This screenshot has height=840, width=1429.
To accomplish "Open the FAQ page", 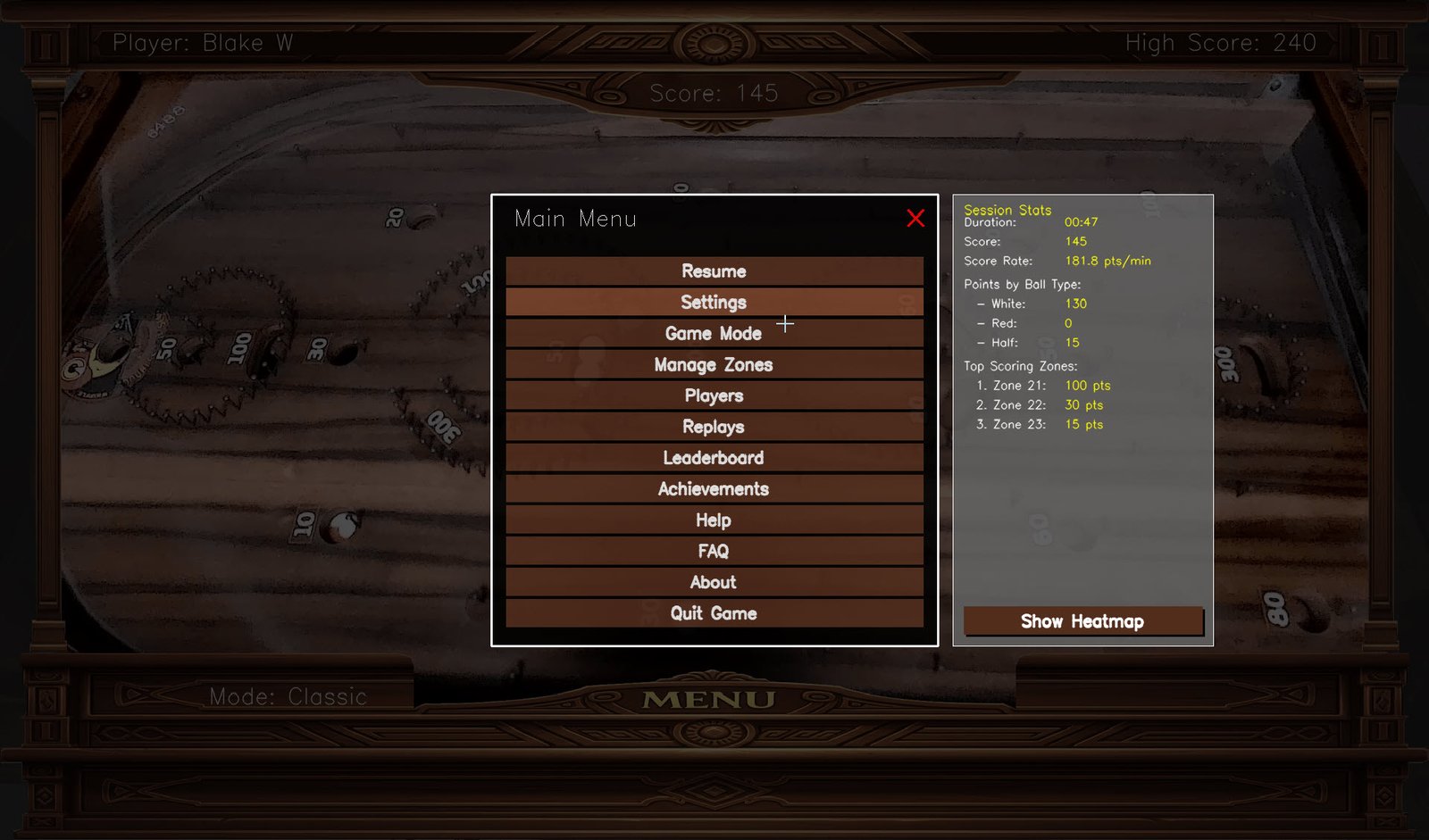I will coord(714,551).
